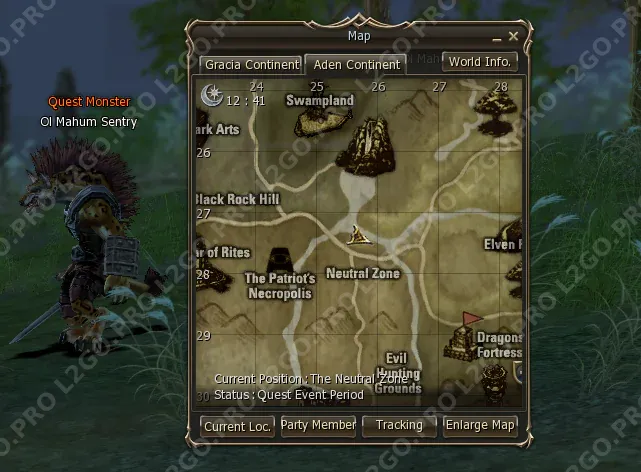Viewport: 641px width, 472px height.
Task: Open the World Info. tab
Action: (480, 62)
